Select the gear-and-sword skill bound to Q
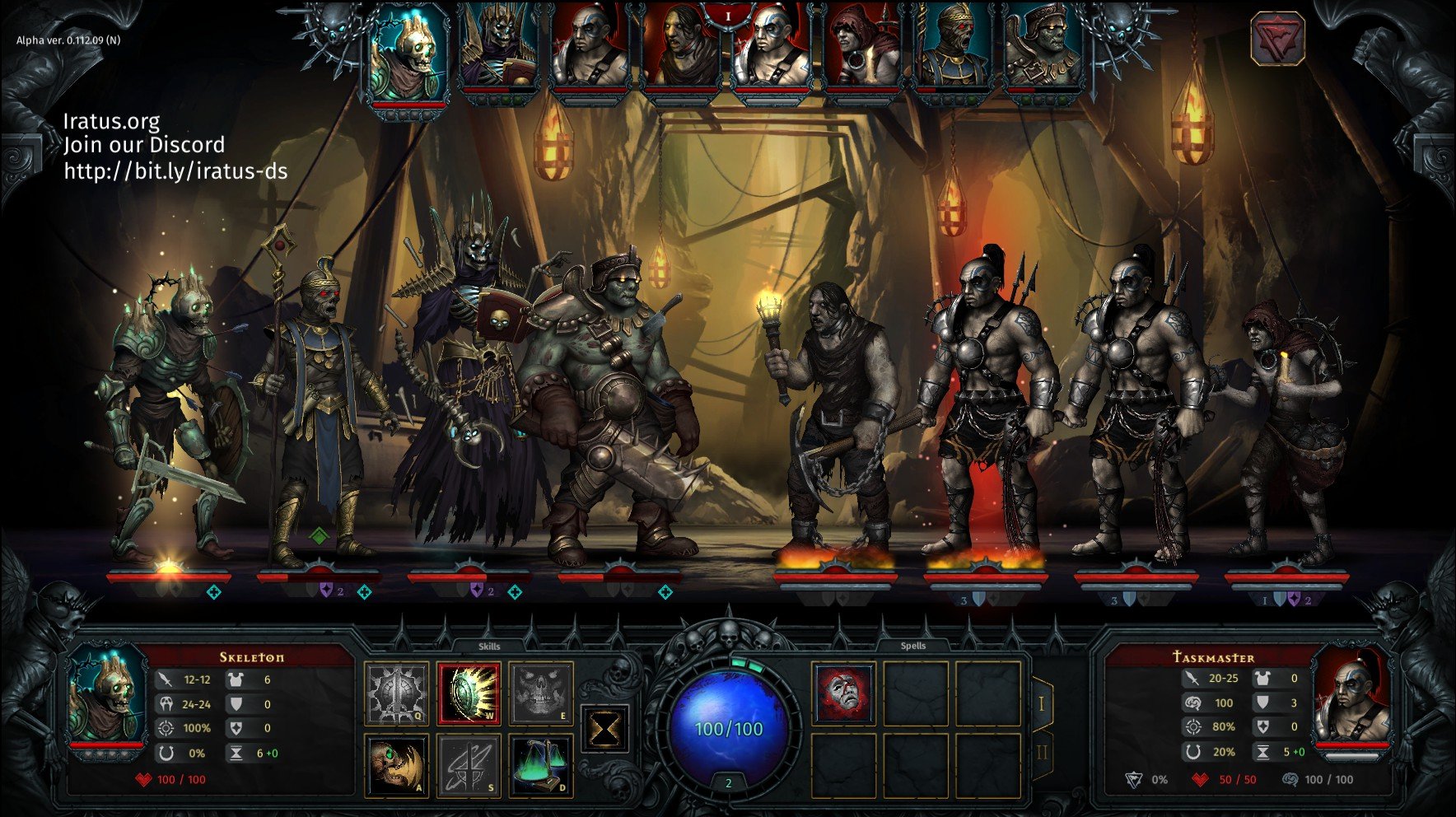The width and height of the screenshot is (1456, 817). point(396,693)
